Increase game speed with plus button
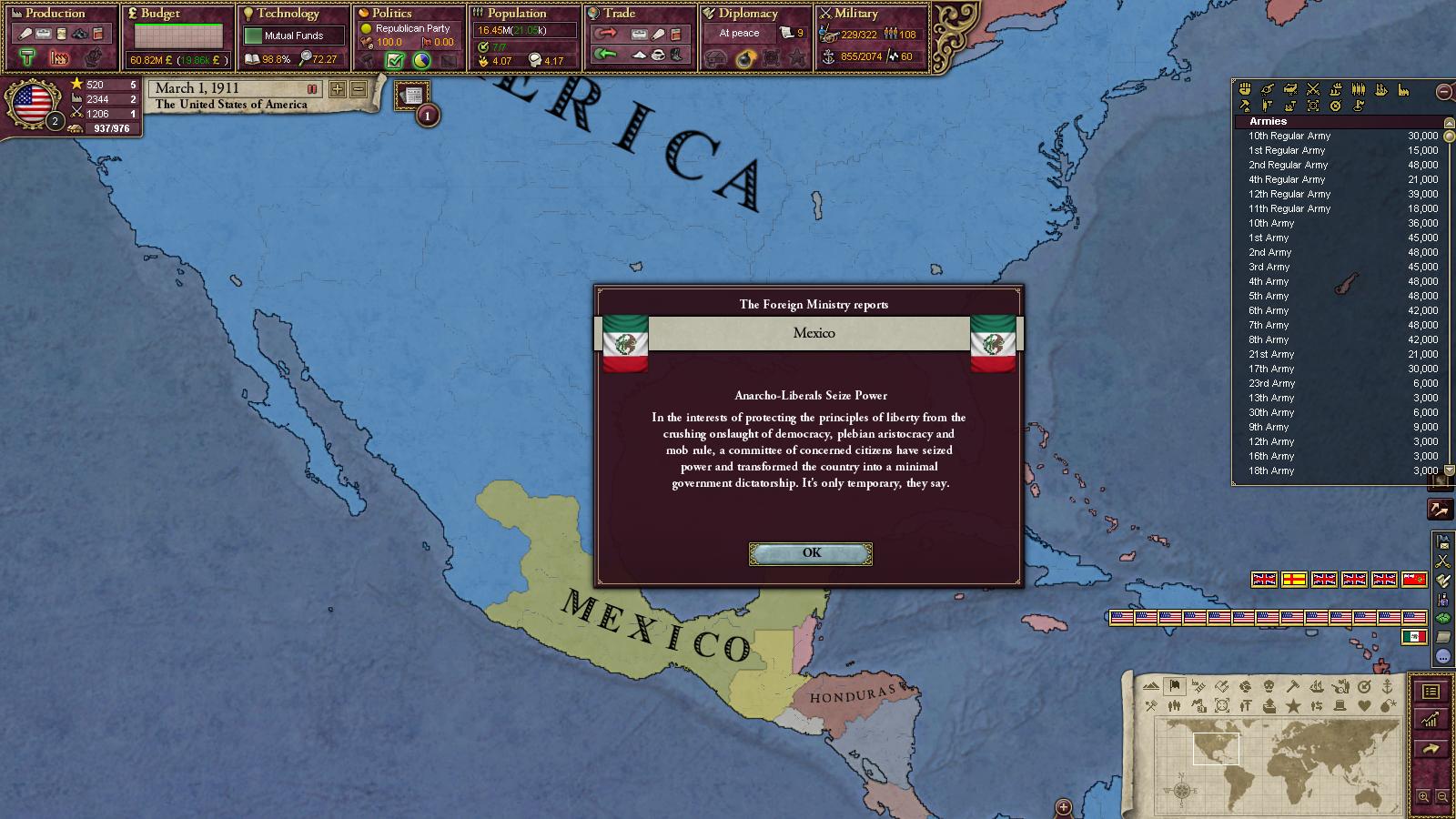The image size is (1456, 819). (x=338, y=89)
